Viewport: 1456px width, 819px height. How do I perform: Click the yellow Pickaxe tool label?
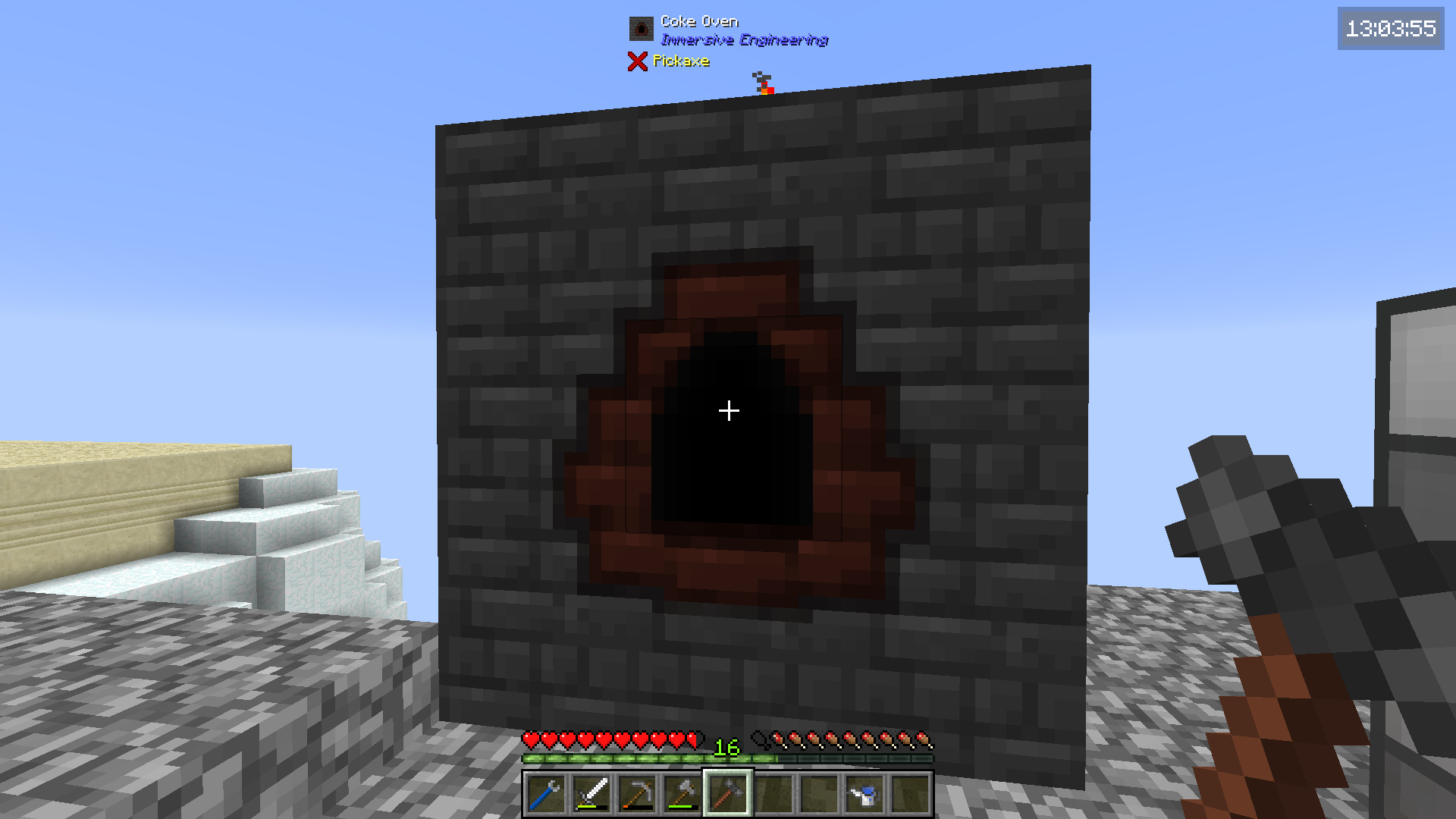681,61
